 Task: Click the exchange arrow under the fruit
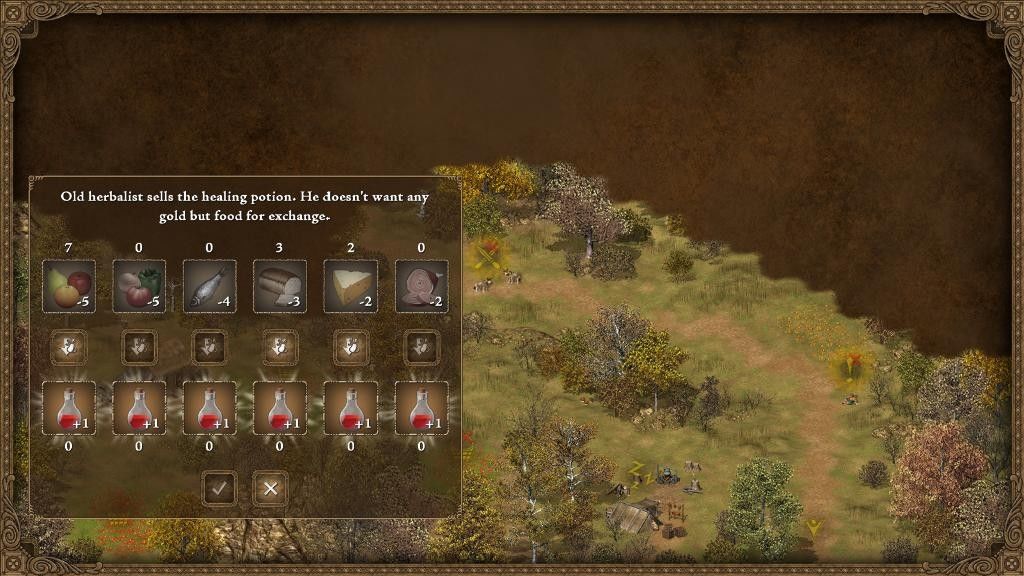tap(68, 347)
